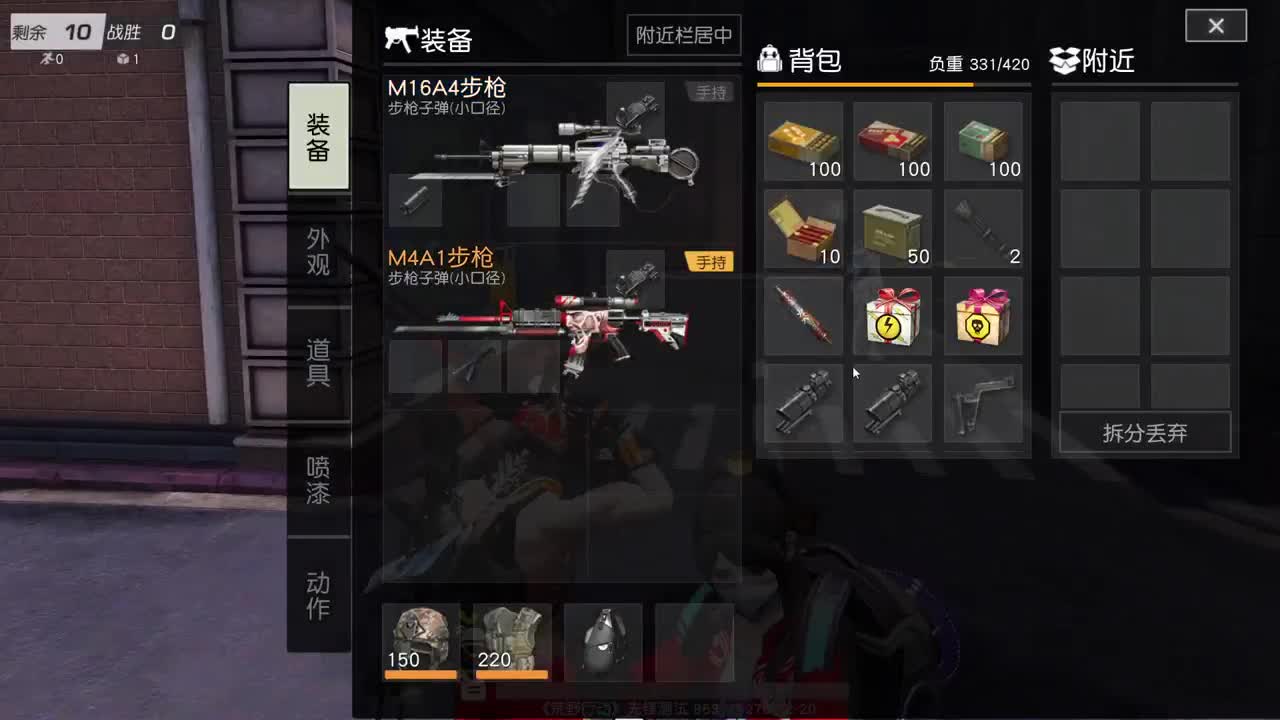Open the lightning symbol gift box
Viewport: 1280px width, 720px height.
[893, 316]
